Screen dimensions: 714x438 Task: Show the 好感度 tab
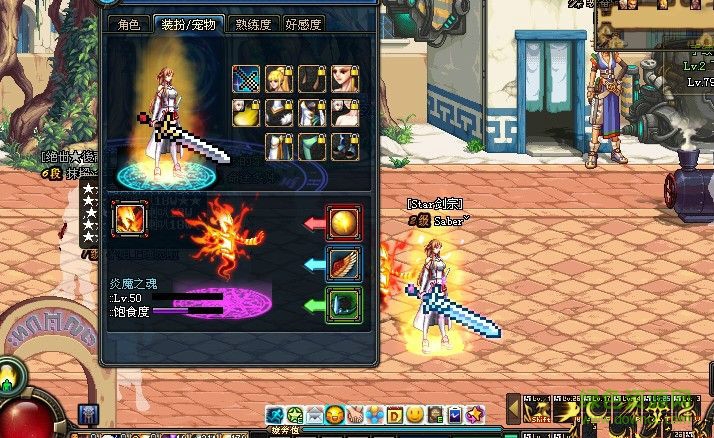coord(303,25)
